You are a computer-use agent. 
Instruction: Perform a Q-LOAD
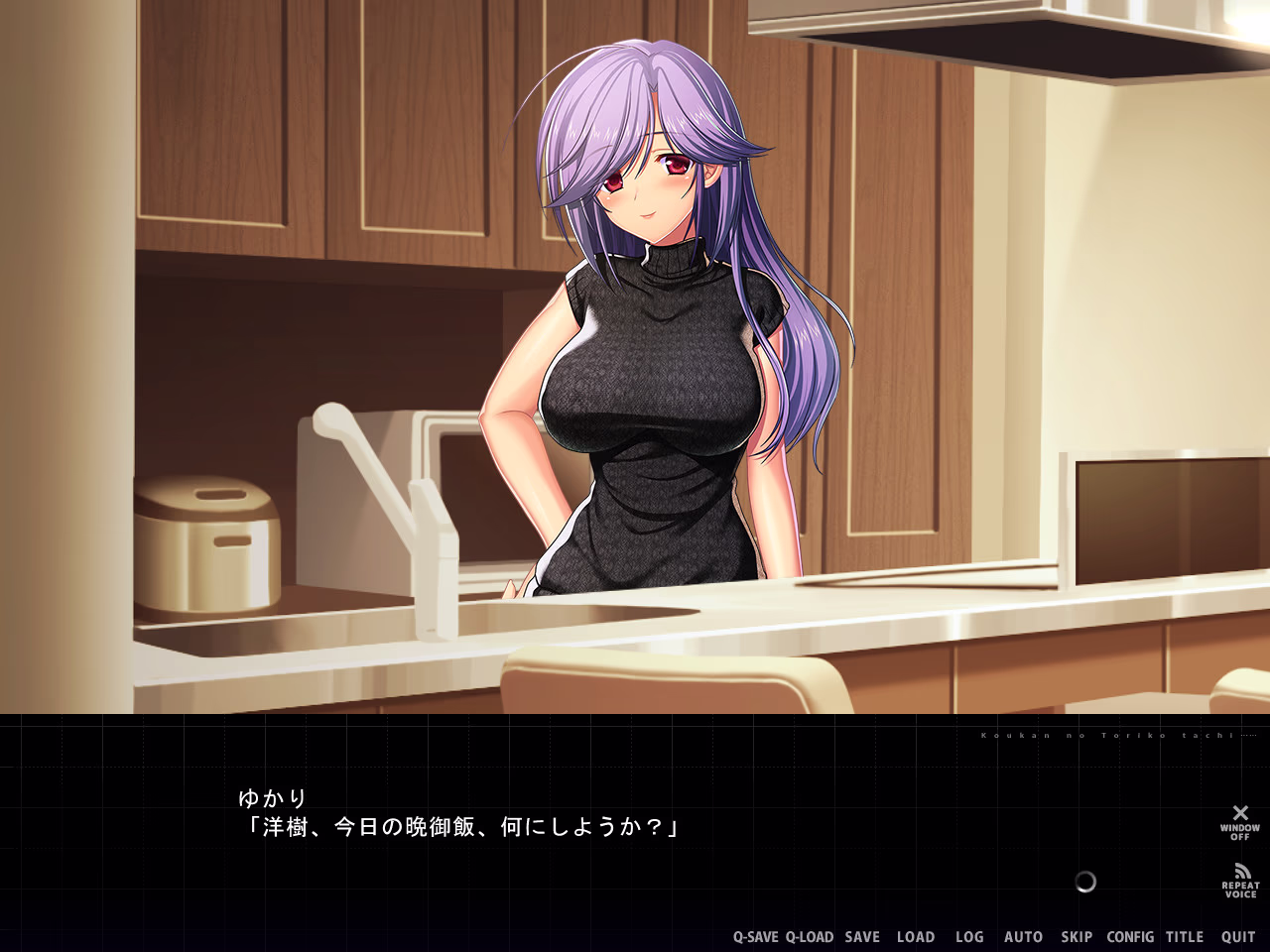click(x=812, y=936)
